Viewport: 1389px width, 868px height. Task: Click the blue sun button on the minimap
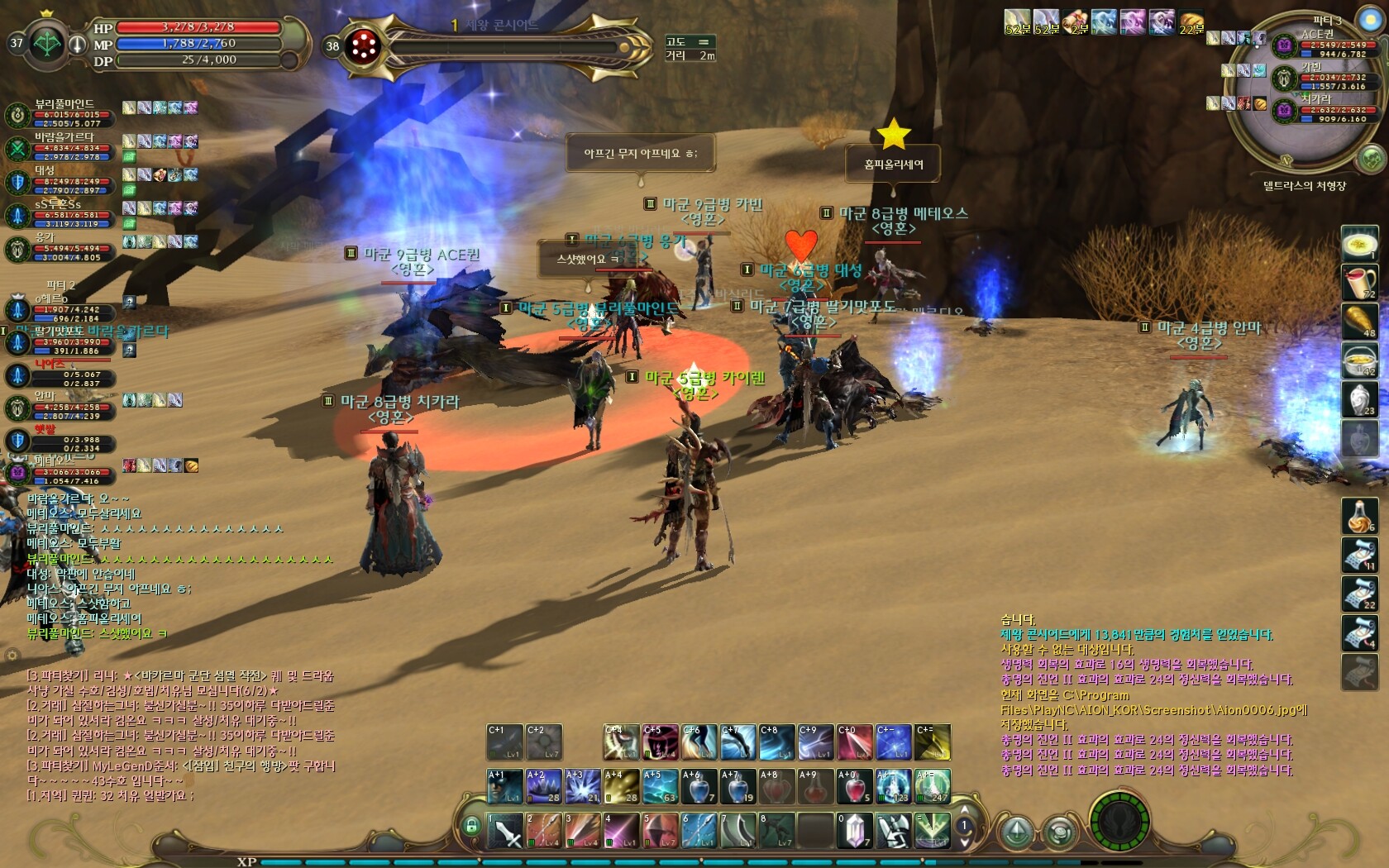coord(1370,18)
